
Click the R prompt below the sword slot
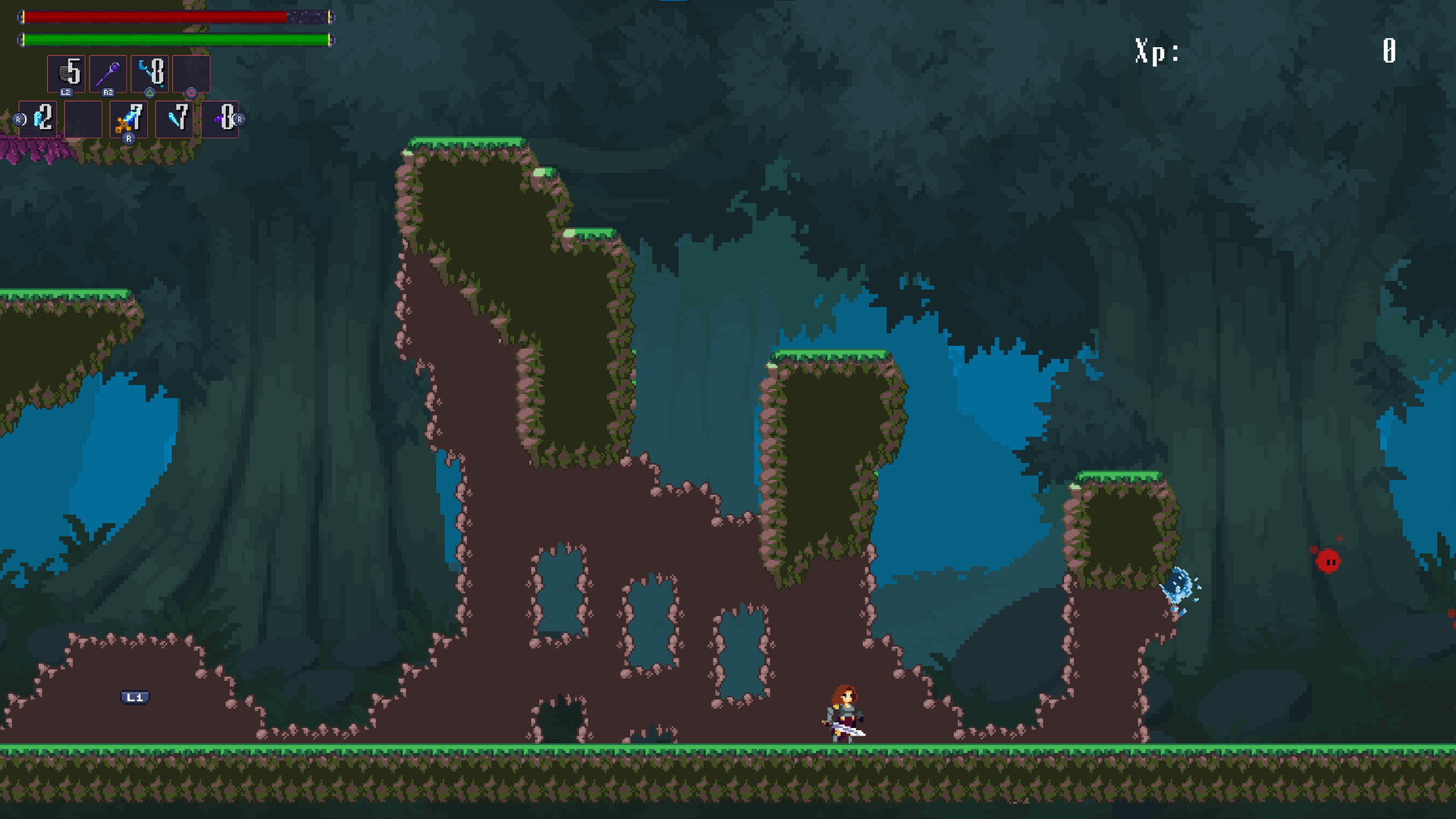click(129, 139)
